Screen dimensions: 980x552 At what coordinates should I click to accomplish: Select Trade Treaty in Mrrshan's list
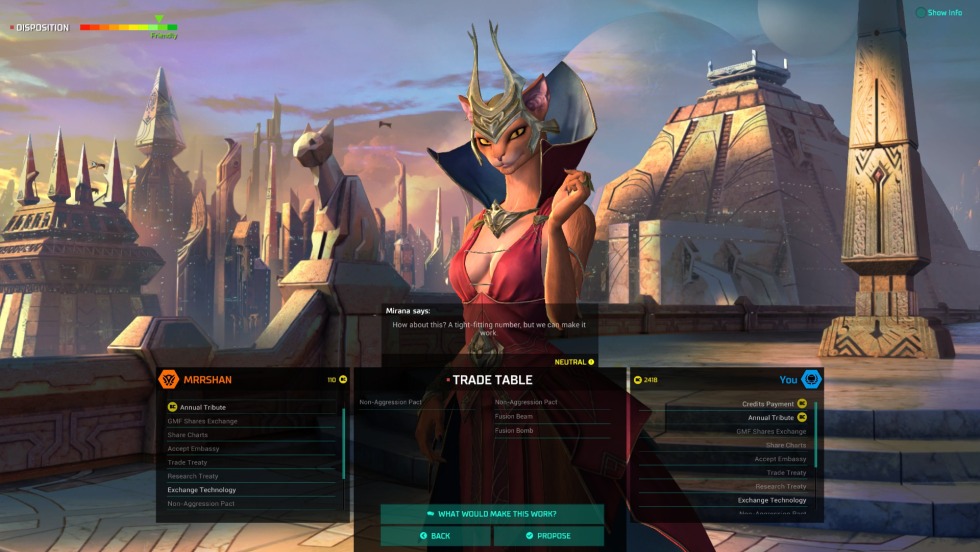(187, 462)
